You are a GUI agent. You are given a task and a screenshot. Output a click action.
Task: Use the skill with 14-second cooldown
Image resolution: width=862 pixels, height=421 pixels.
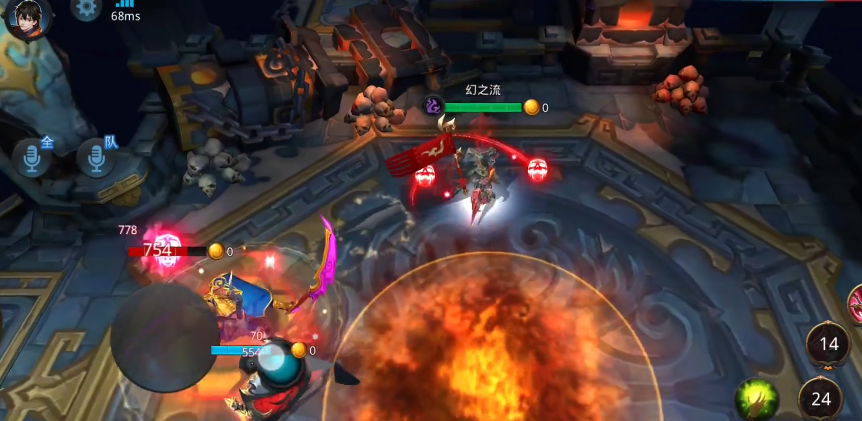(828, 344)
